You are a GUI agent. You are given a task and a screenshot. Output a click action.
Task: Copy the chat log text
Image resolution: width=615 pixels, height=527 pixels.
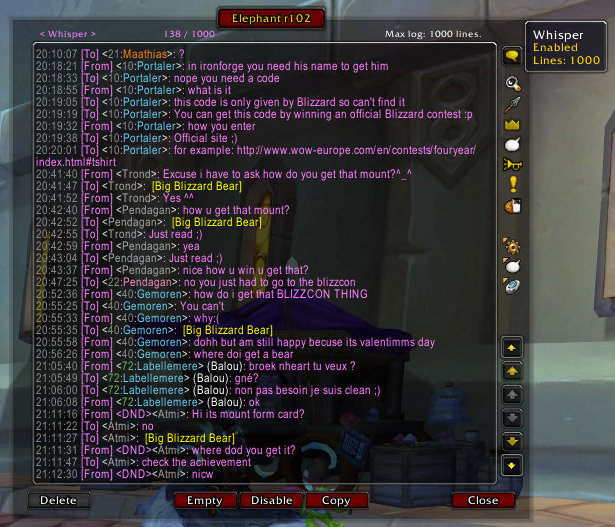(336, 500)
